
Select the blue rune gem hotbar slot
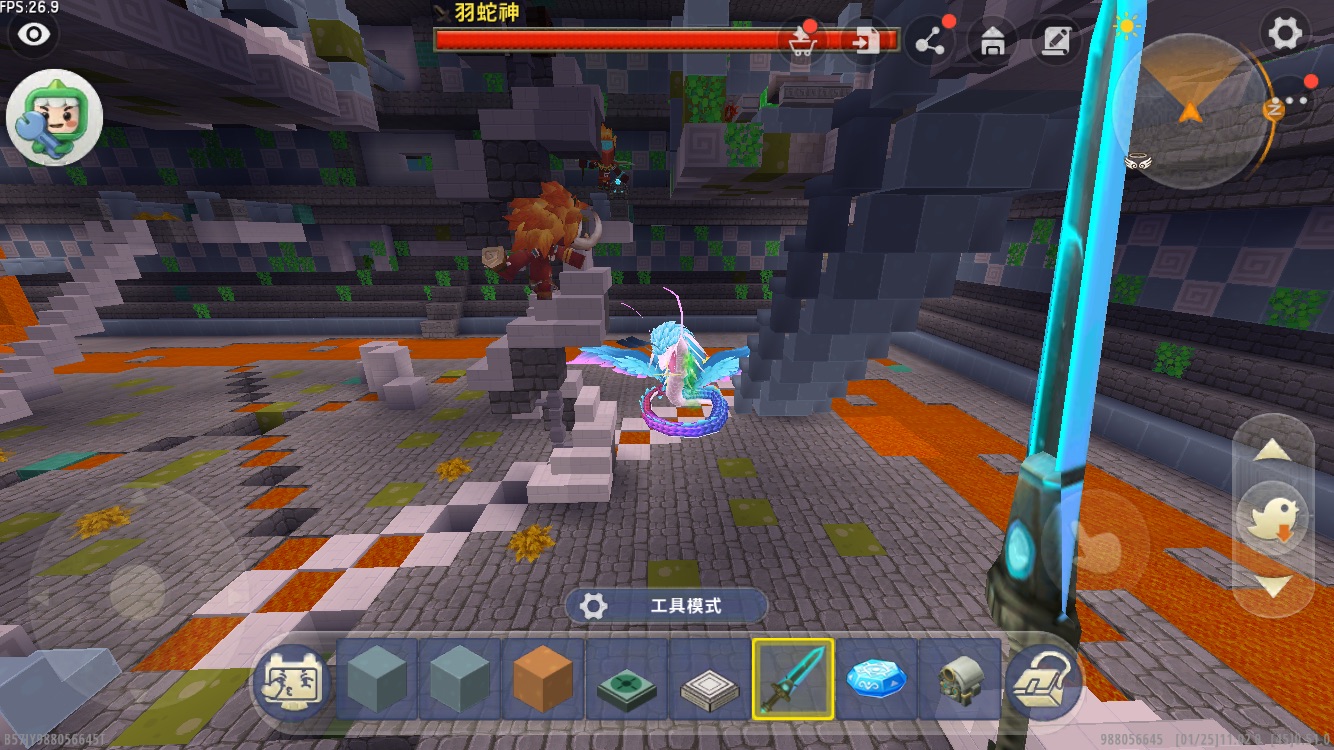click(876, 680)
